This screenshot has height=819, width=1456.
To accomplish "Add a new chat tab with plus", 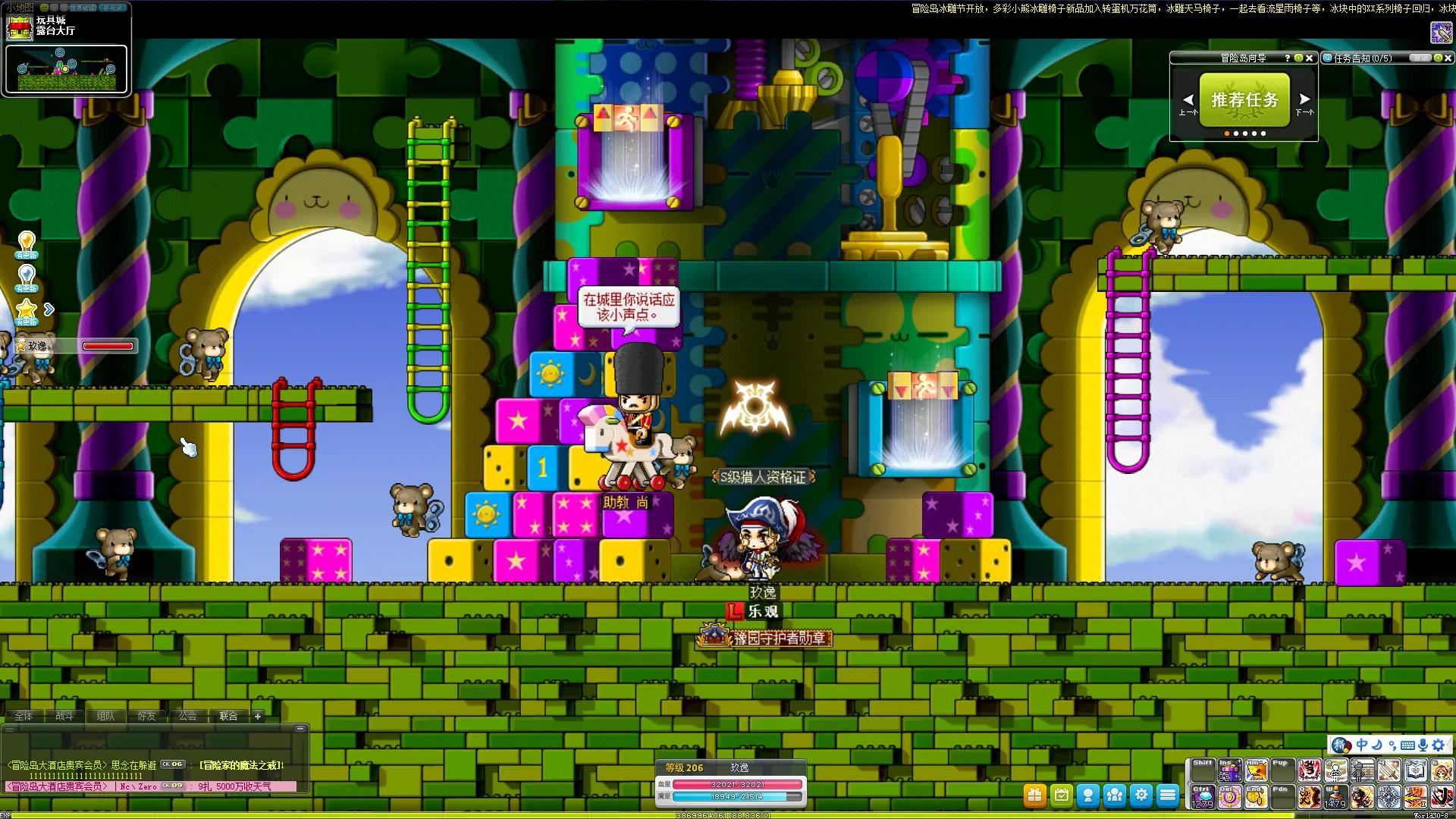I will (x=258, y=716).
